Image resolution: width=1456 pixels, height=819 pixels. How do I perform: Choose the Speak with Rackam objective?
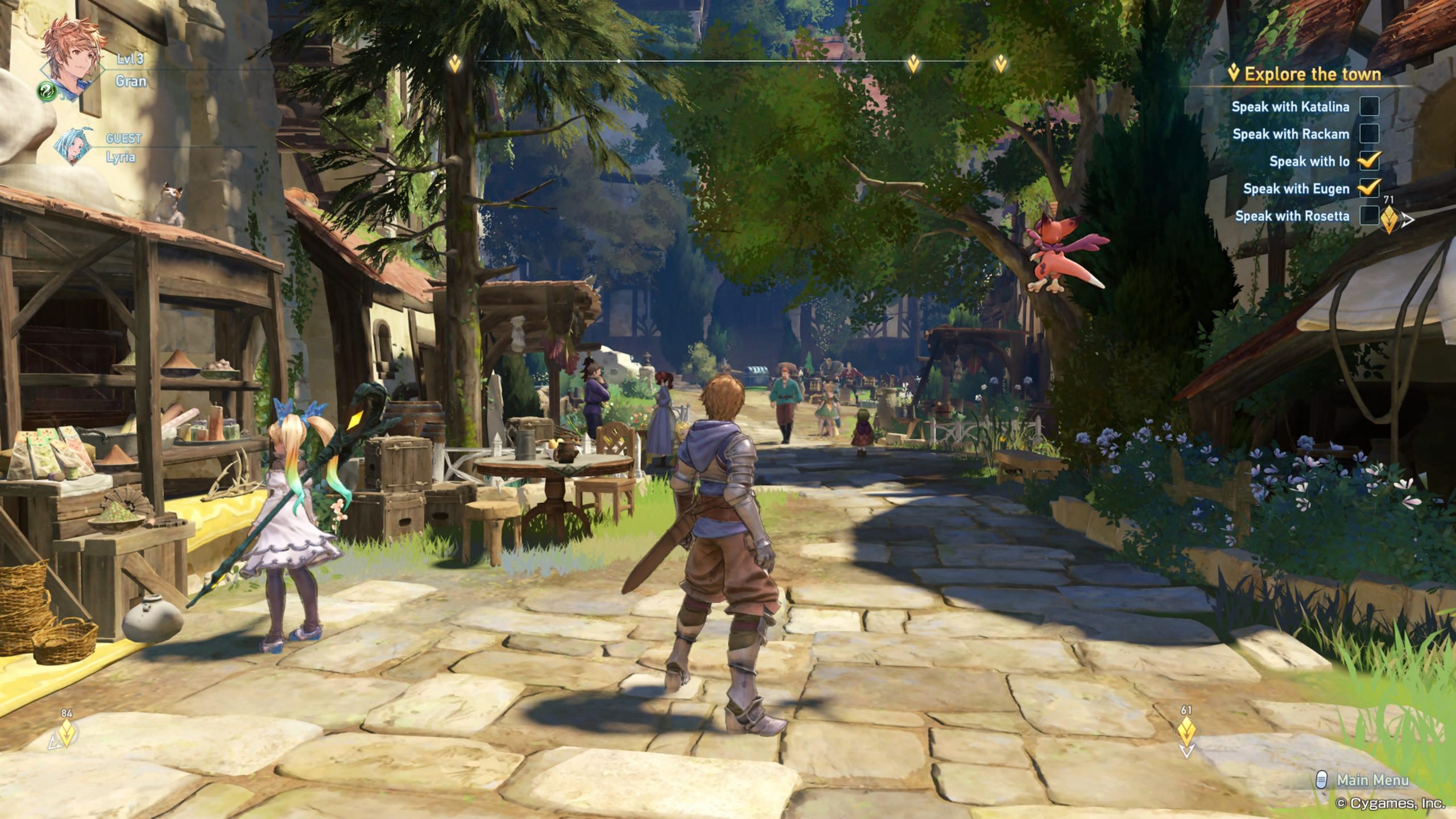[1290, 134]
